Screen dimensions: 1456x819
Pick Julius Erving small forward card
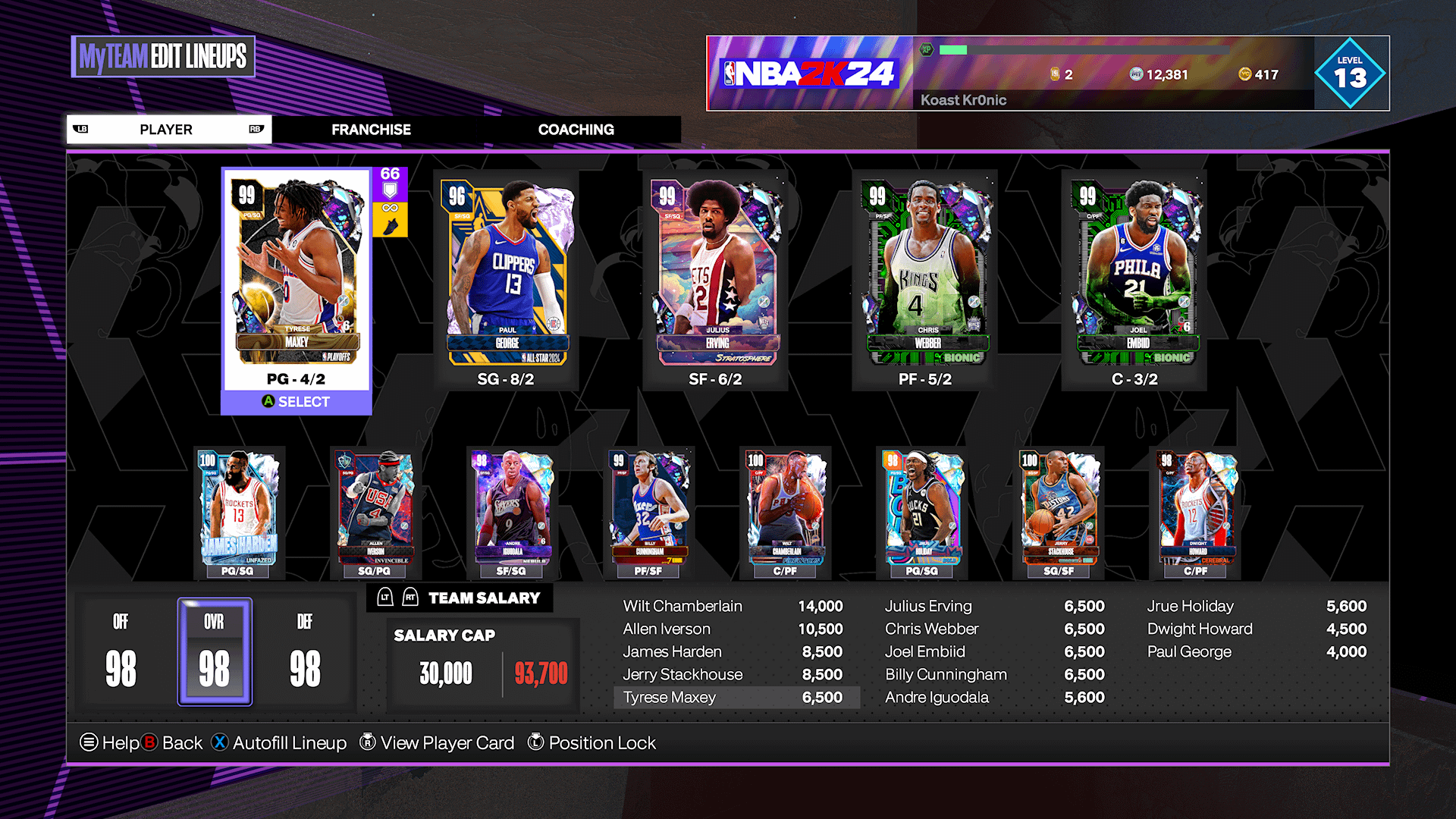[715, 273]
